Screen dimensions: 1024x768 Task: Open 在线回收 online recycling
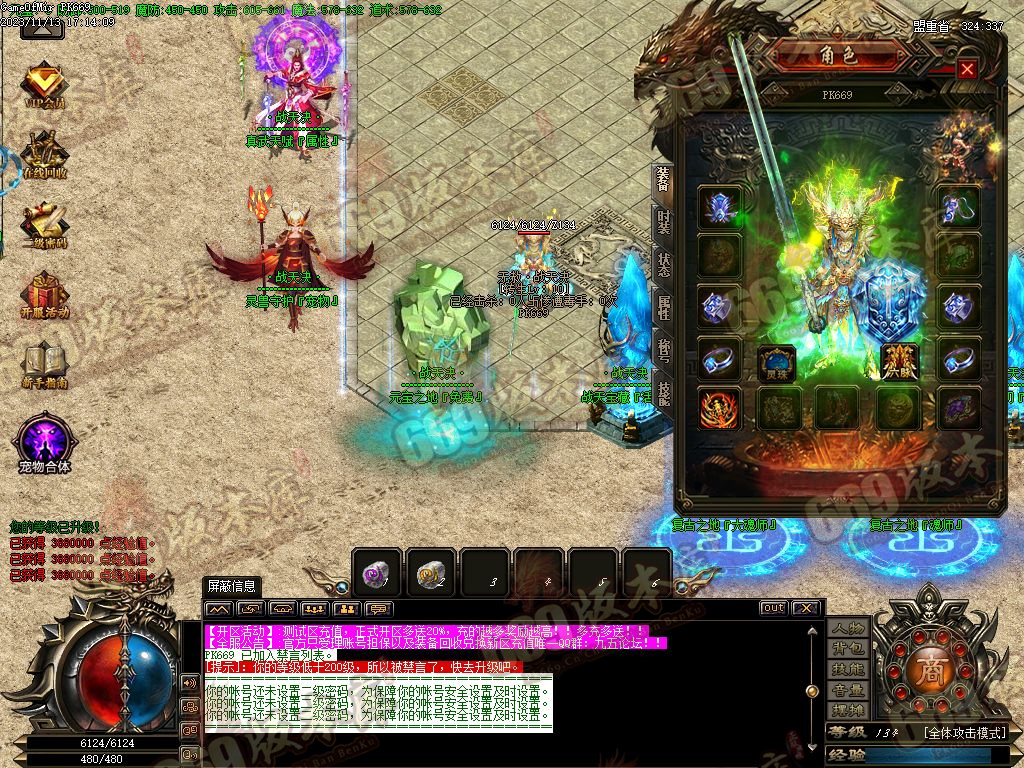click(44, 155)
